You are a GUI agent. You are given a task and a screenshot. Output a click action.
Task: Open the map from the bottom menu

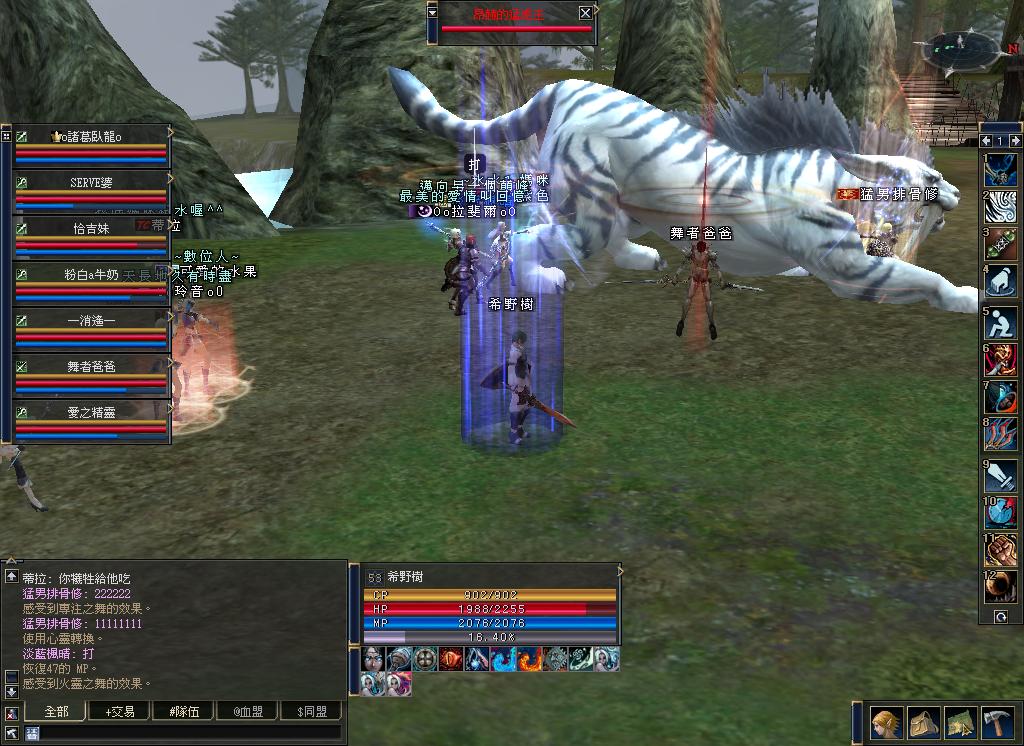pos(961,723)
